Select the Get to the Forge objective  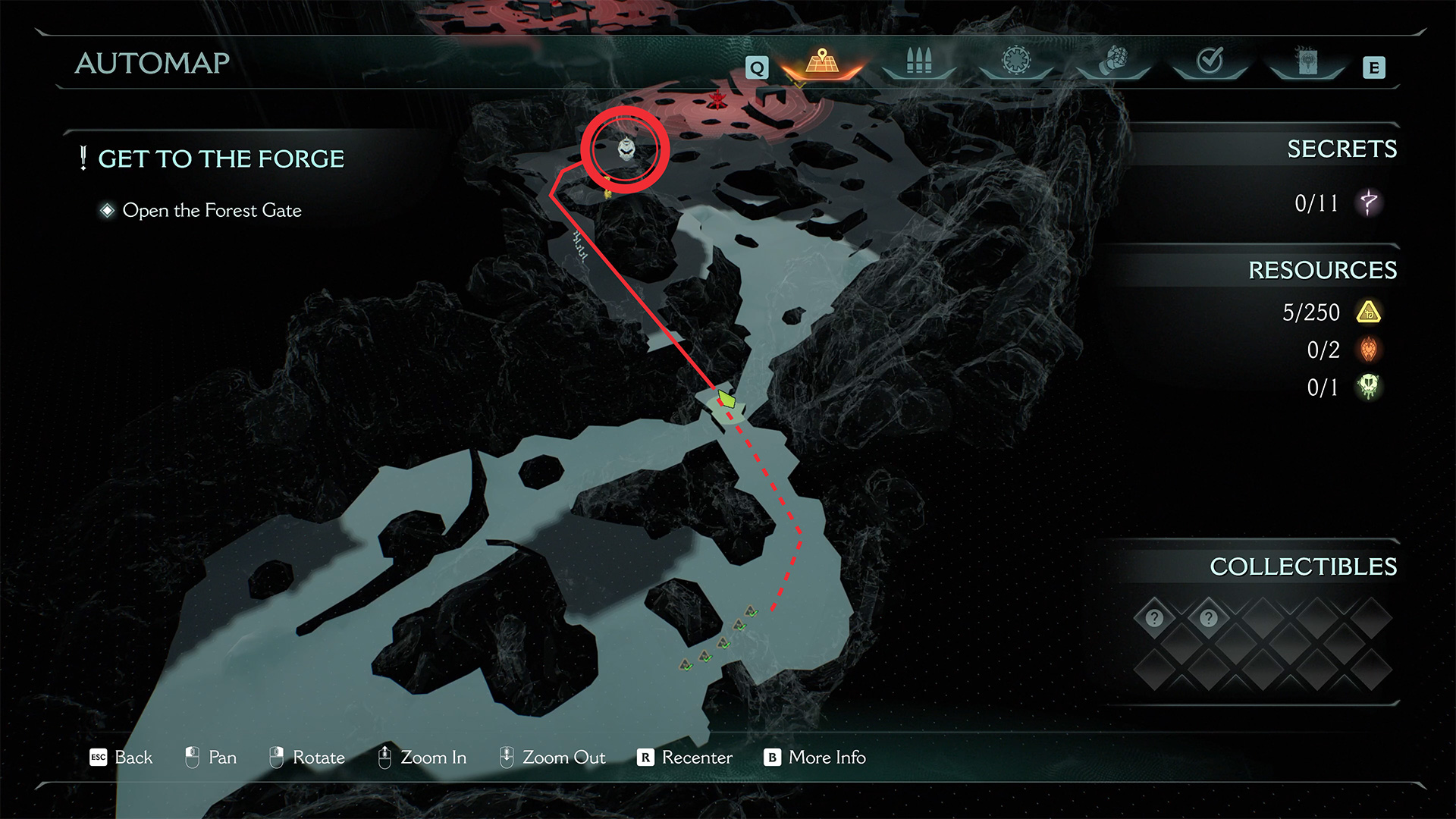coord(221,159)
